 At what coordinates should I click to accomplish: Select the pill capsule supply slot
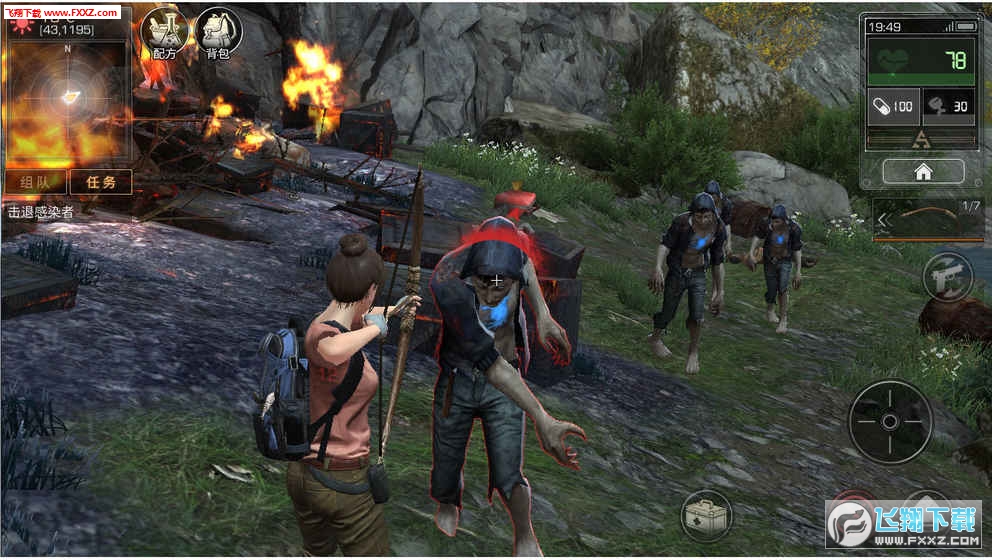893,107
